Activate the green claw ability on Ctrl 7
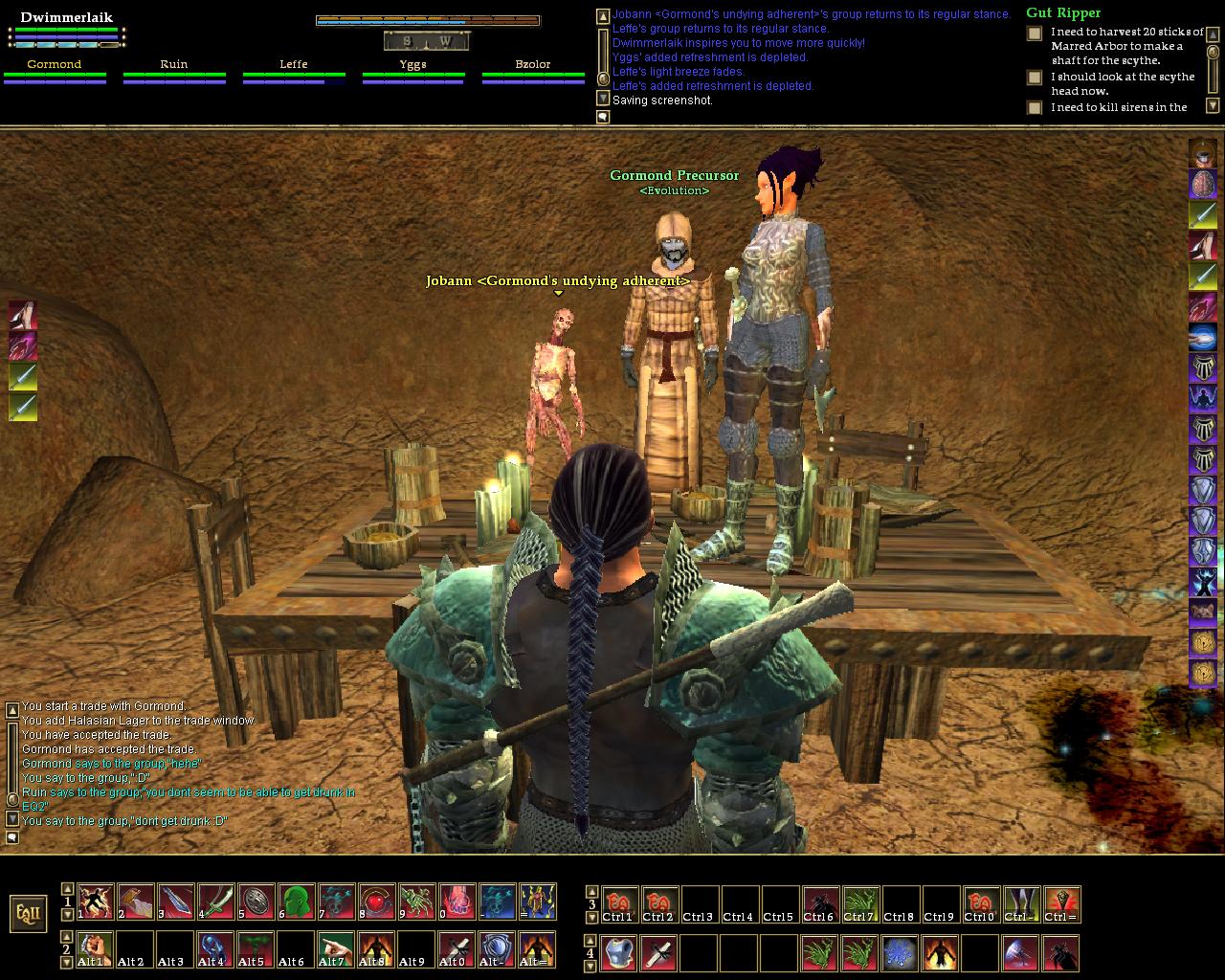 point(860,904)
